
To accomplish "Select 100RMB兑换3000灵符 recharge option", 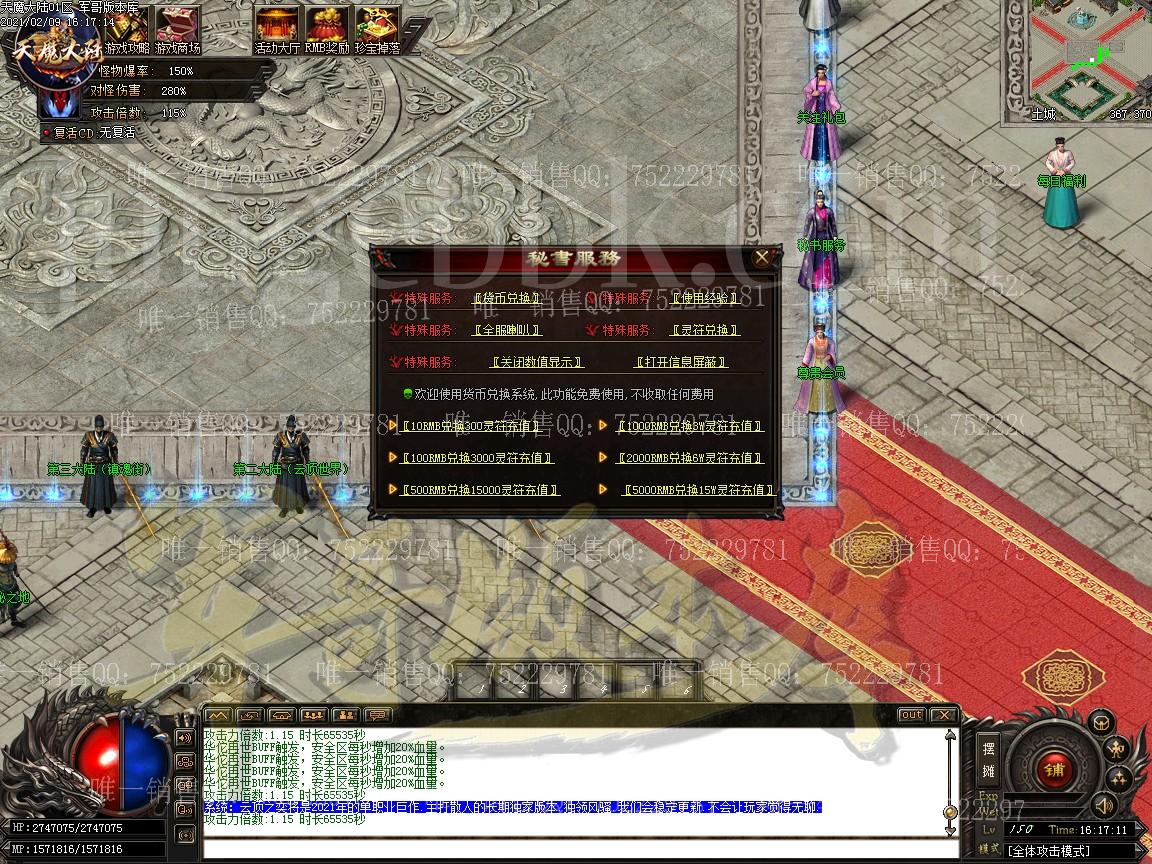I will (477, 458).
